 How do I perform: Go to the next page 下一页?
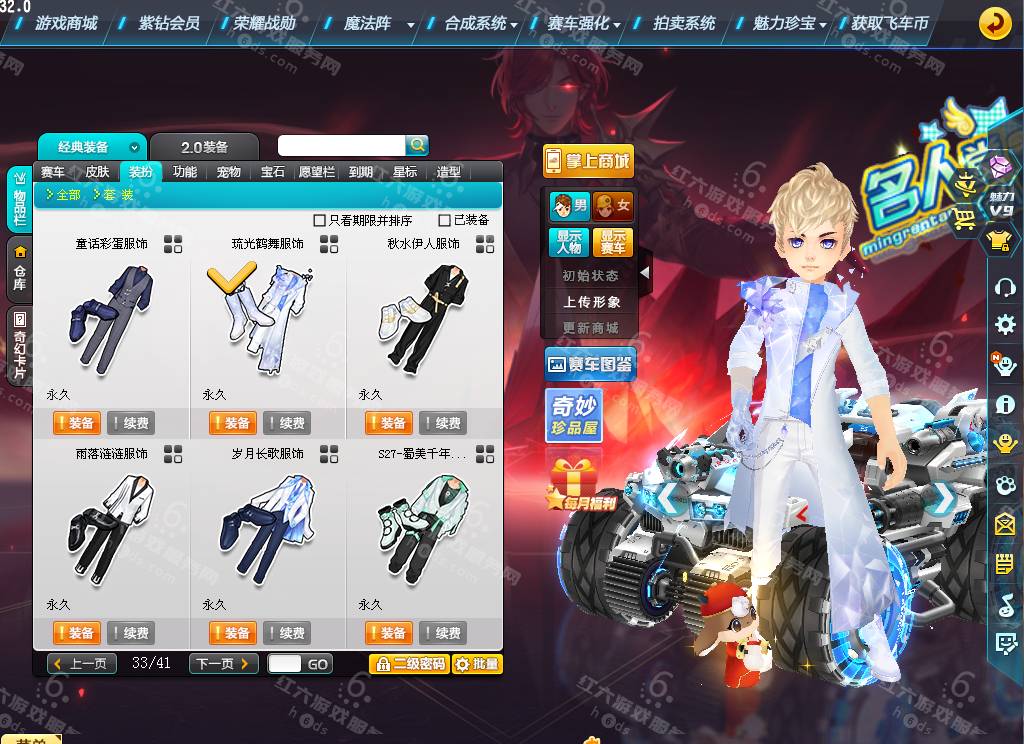(224, 664)
